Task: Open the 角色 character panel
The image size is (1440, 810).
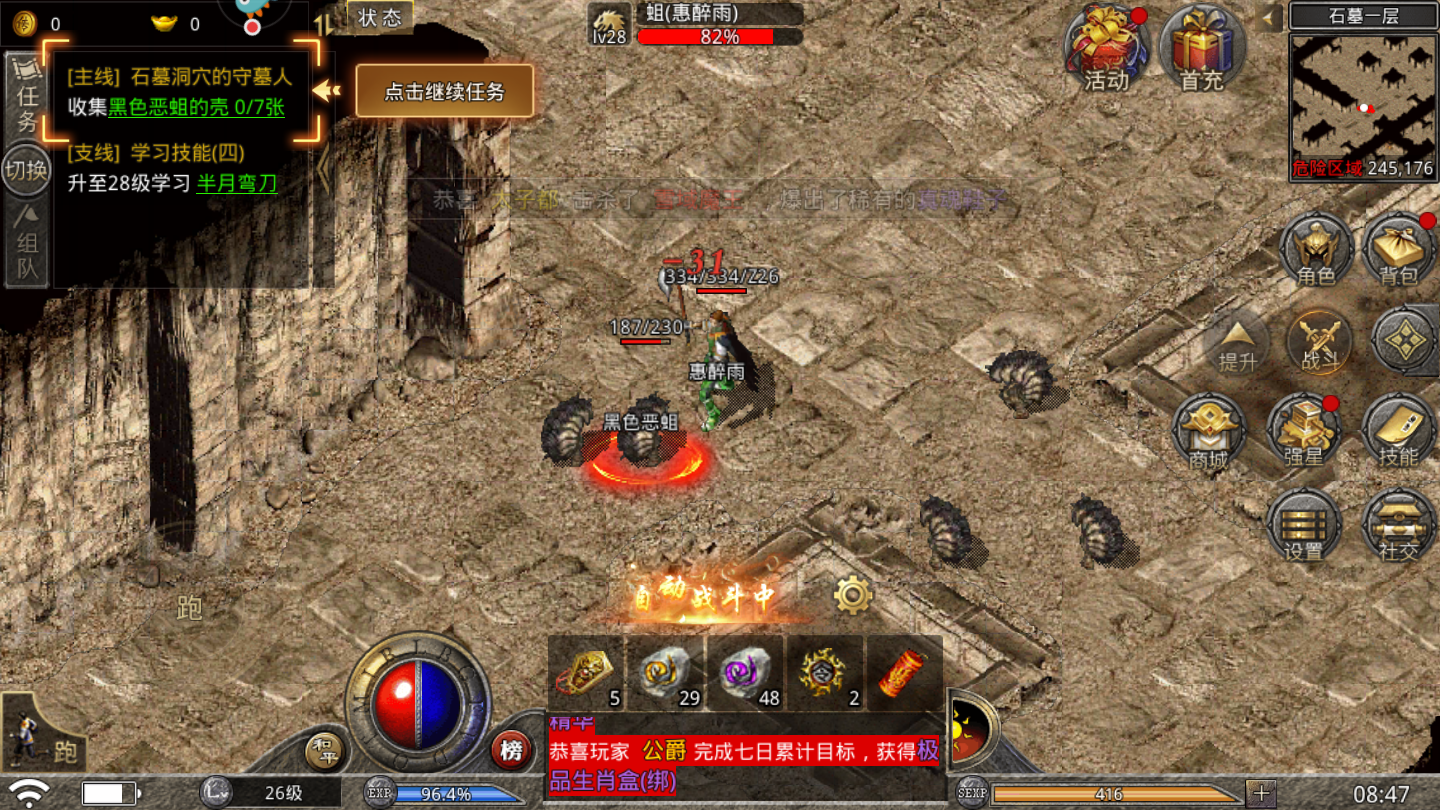Action: tap(1315, 248)
